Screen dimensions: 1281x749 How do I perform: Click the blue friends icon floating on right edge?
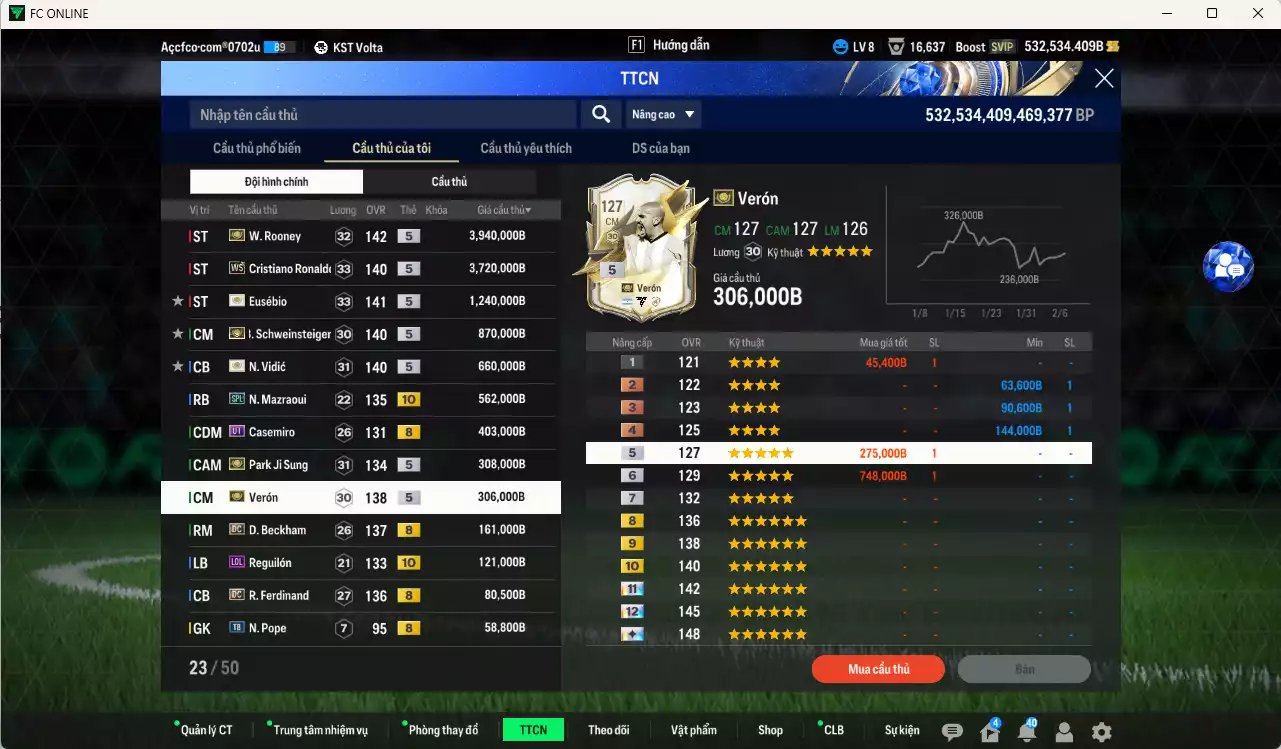click(x=1228, y=268)
